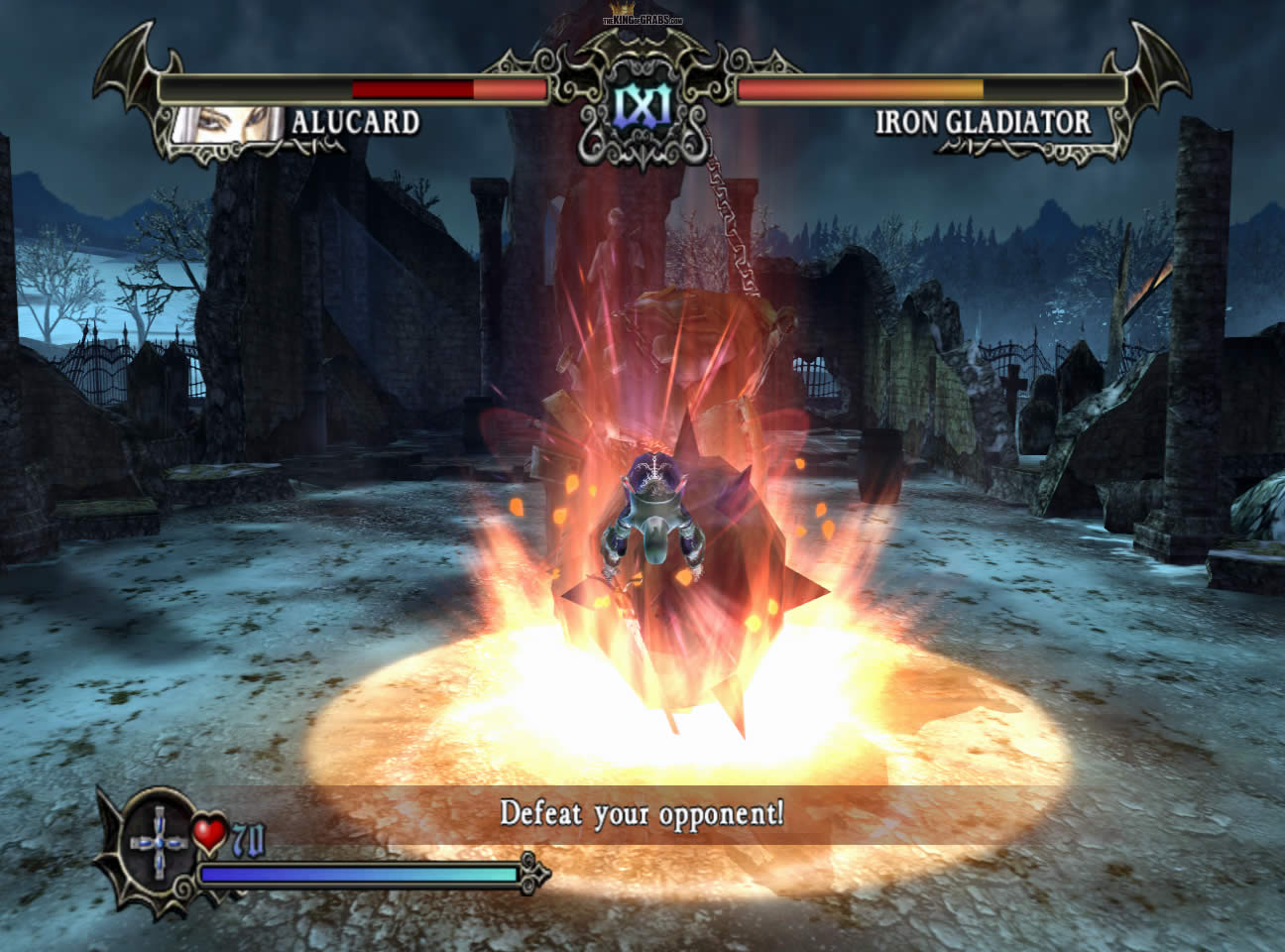Click the center emblem between the health bars
This screenshot has height=952, width=1285.
pos(642,103)
